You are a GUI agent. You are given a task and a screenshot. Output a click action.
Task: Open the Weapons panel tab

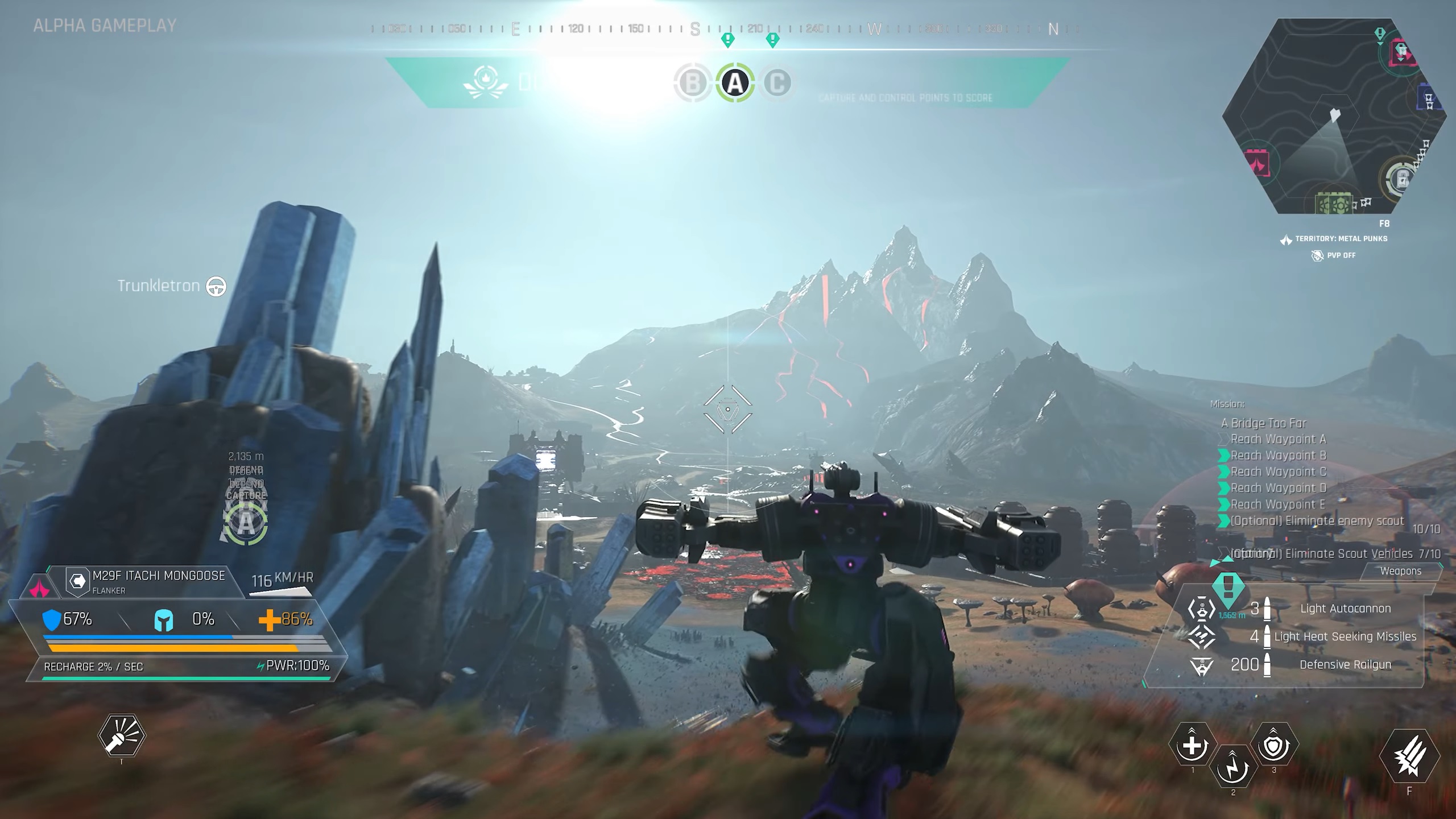coord(1400,571)
